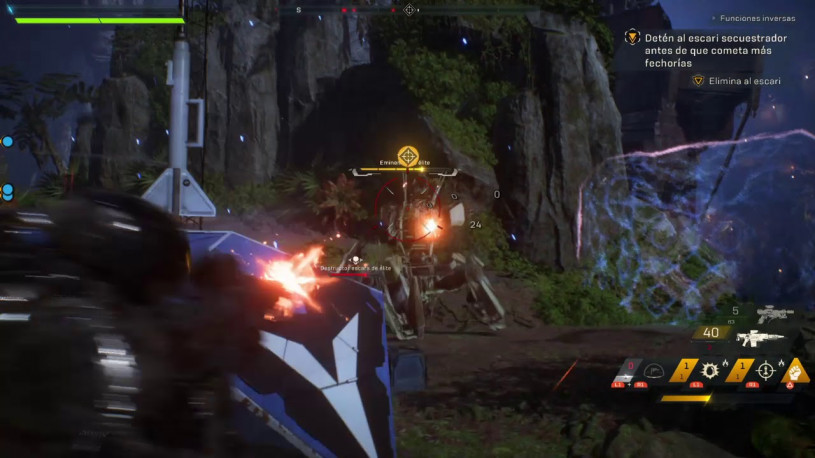Switch to the secondary weapon icon

775,315
